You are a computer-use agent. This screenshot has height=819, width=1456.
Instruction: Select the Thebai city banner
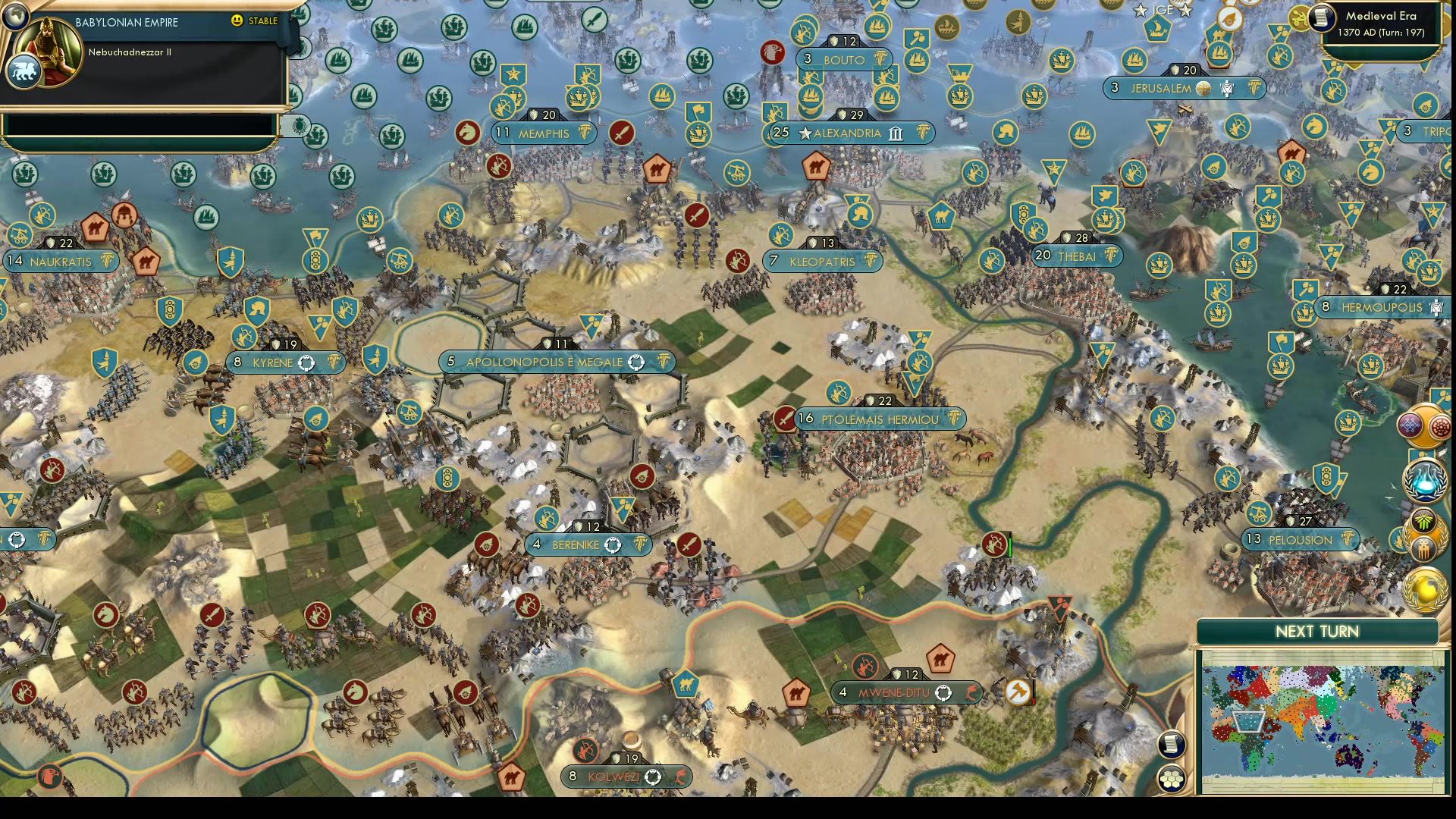pos(1077,256)
